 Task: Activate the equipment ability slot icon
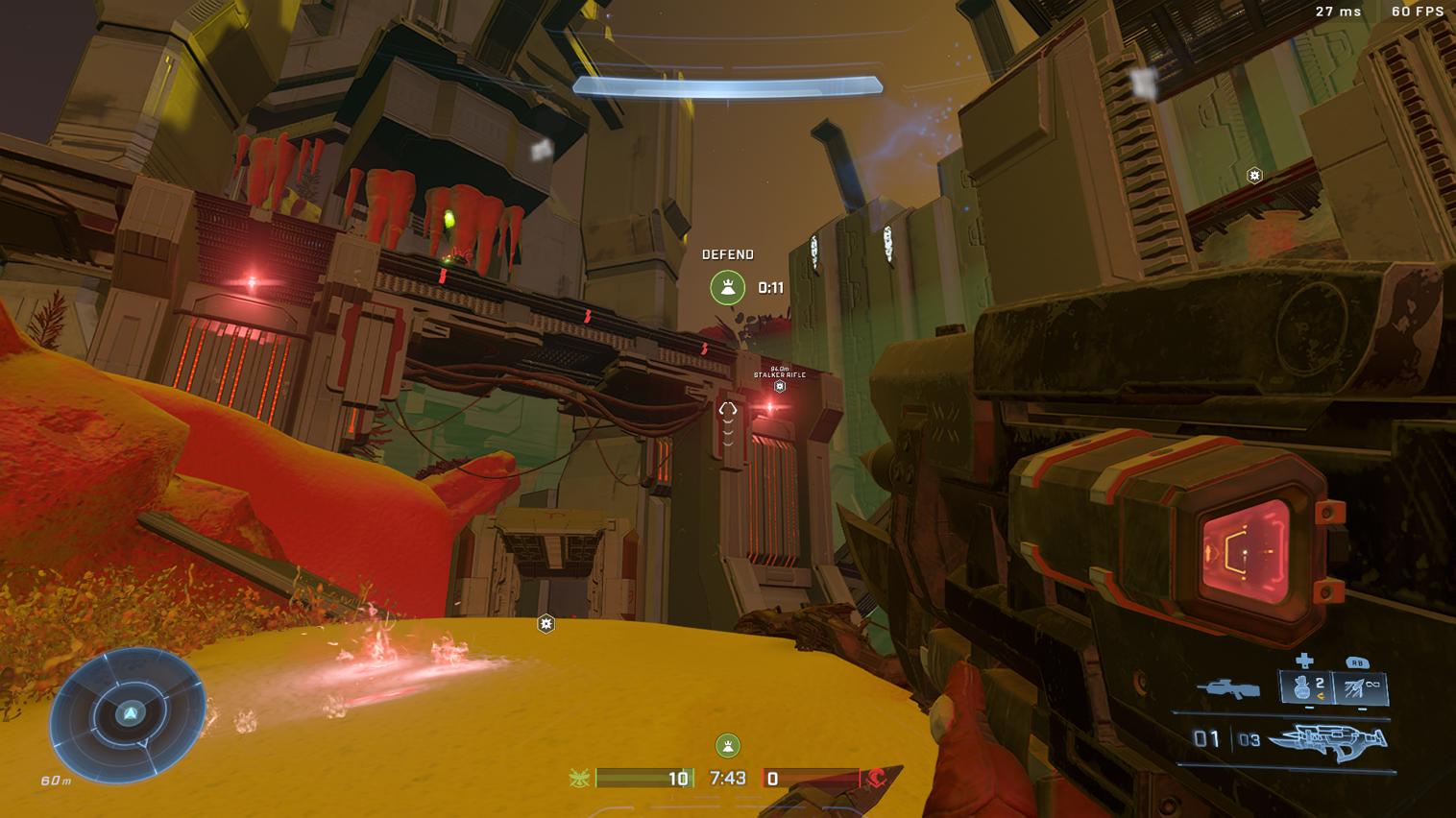tap(1360, 687)
